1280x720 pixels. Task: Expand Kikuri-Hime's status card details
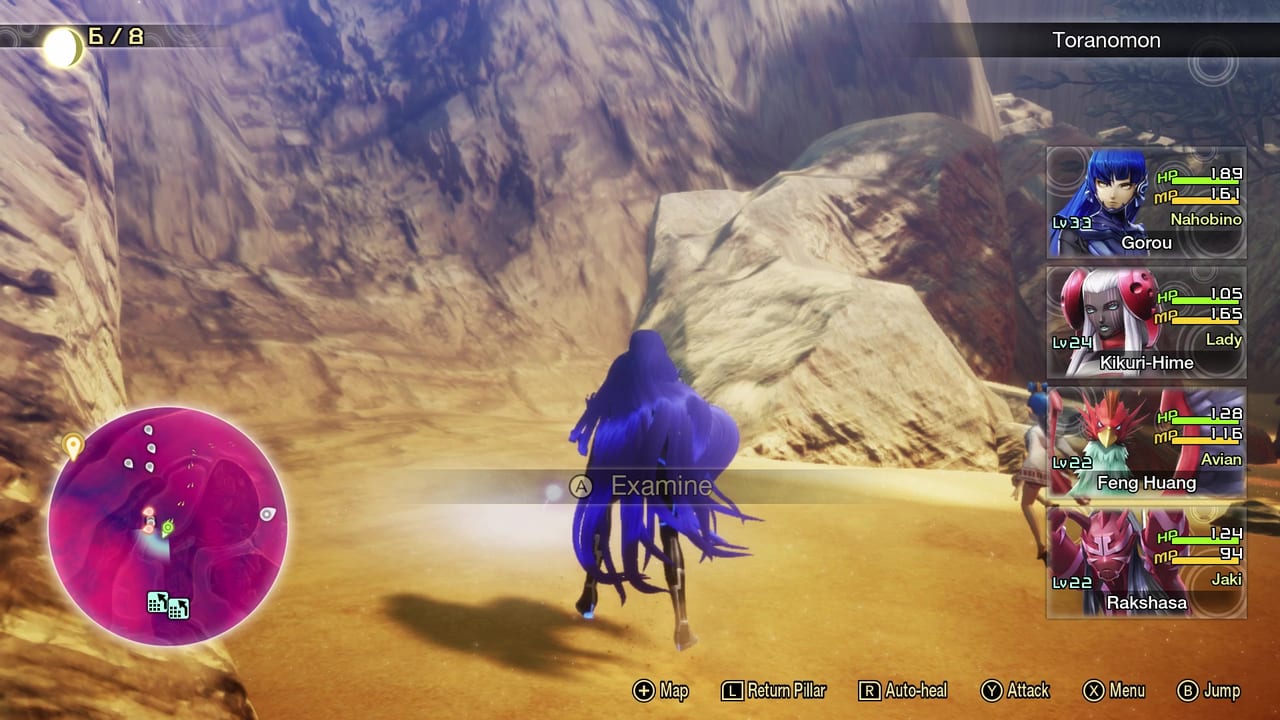coord(1145,323)
